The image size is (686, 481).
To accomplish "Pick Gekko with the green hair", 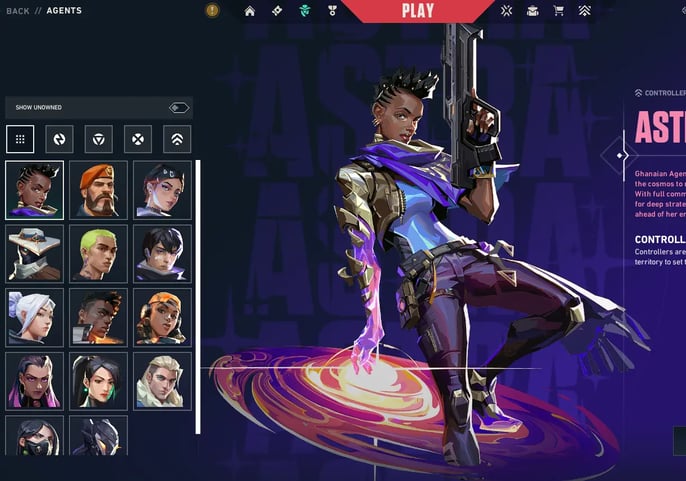I will [98, 253].
